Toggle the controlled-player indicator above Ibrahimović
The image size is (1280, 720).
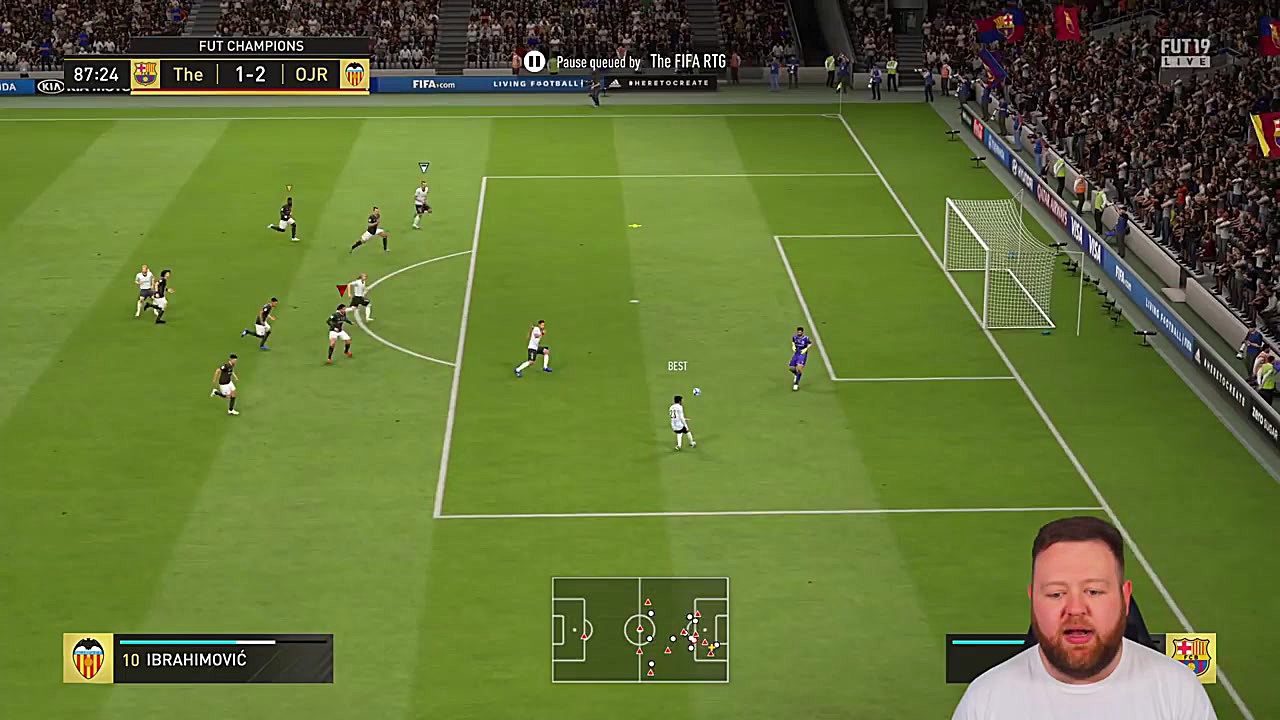tap(423, 167)
